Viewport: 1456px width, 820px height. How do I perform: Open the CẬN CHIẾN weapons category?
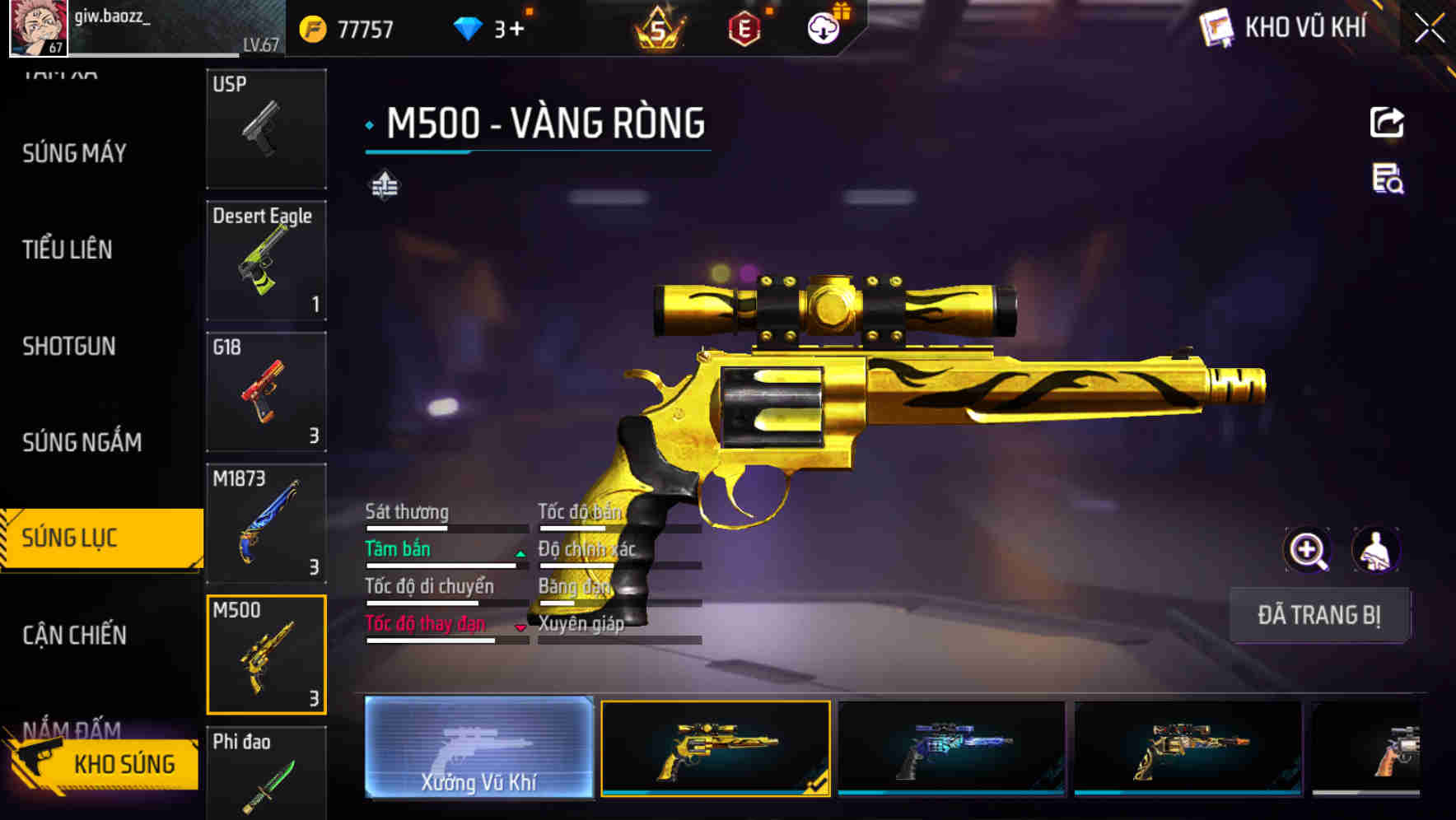(72, 635)
